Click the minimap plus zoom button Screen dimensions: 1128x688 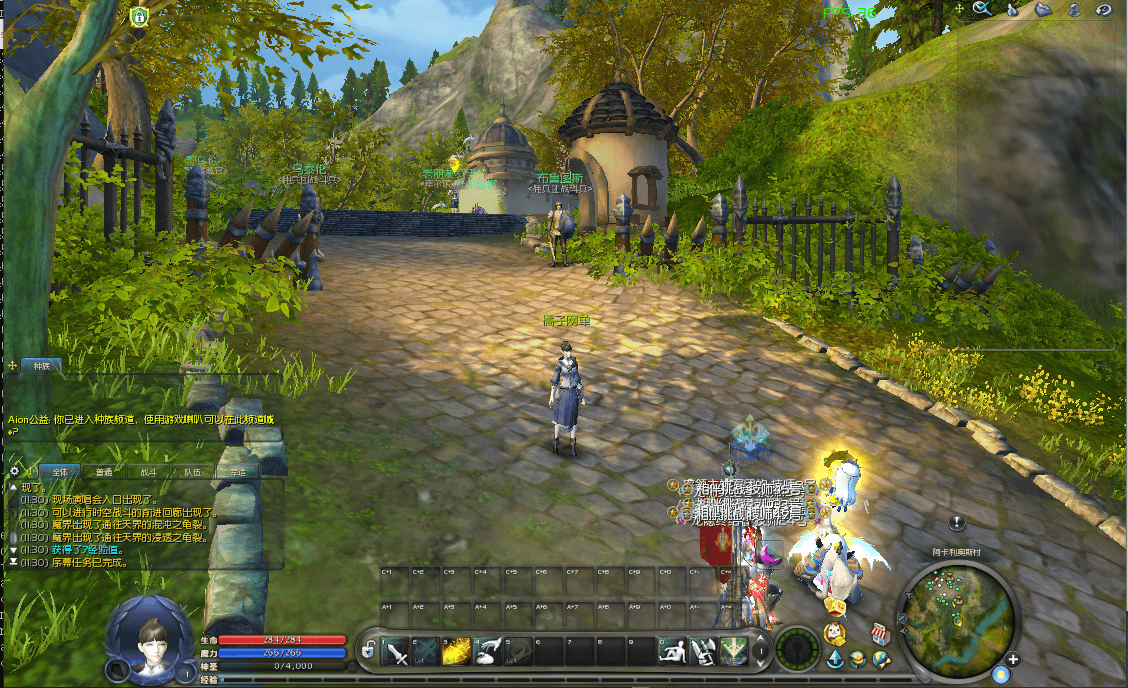(x=1013, y=659)
